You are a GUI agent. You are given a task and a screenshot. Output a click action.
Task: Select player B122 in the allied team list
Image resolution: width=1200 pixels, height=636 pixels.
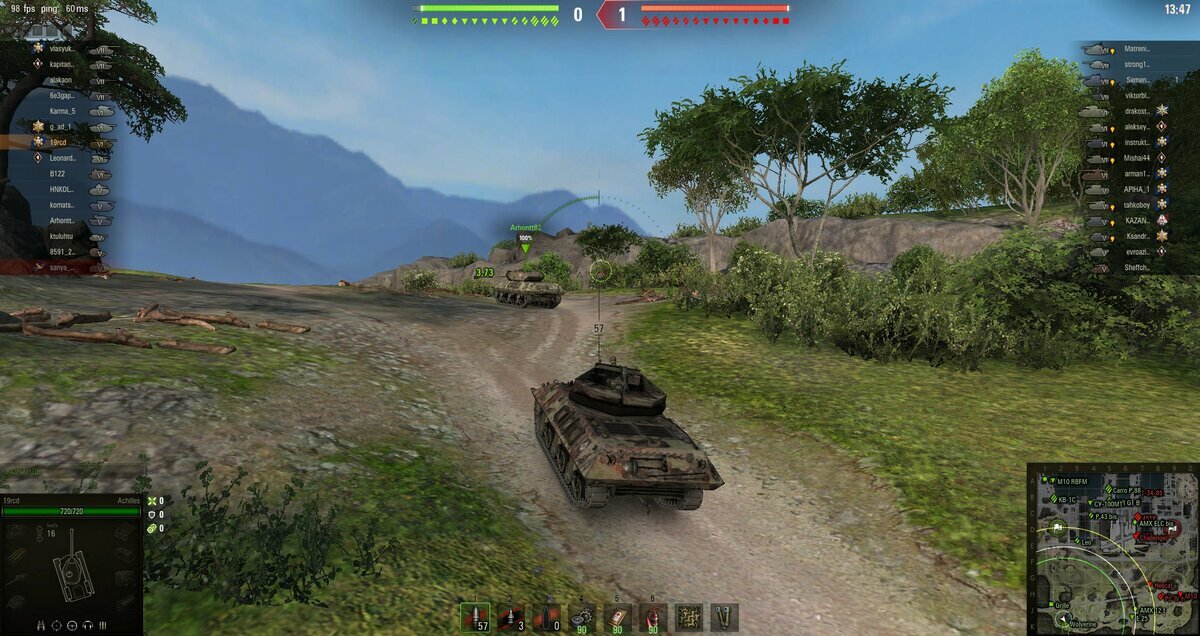(x=59, y=173)
